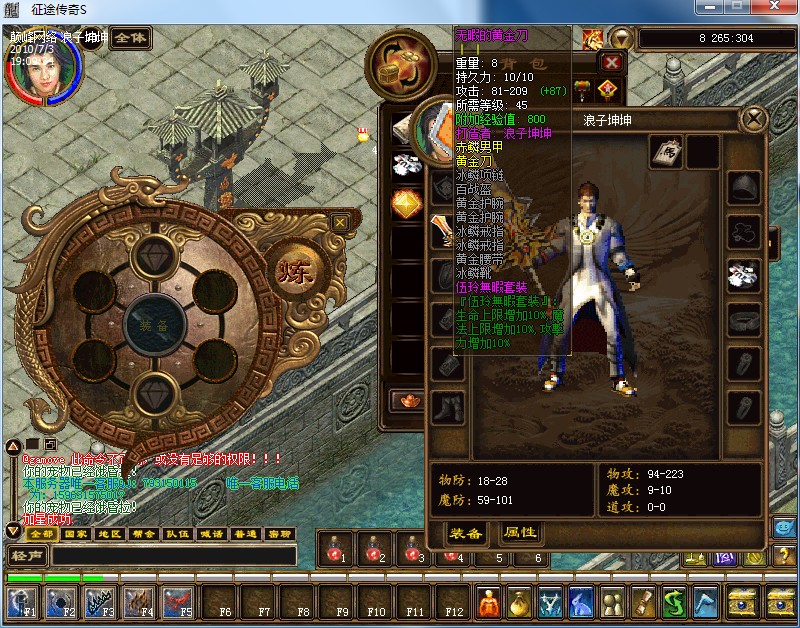Image resolution: width=800 pixels, height=628 pixels.
Task: Choose the 队伍 team chat tab
Action: (x=177, y=534)
